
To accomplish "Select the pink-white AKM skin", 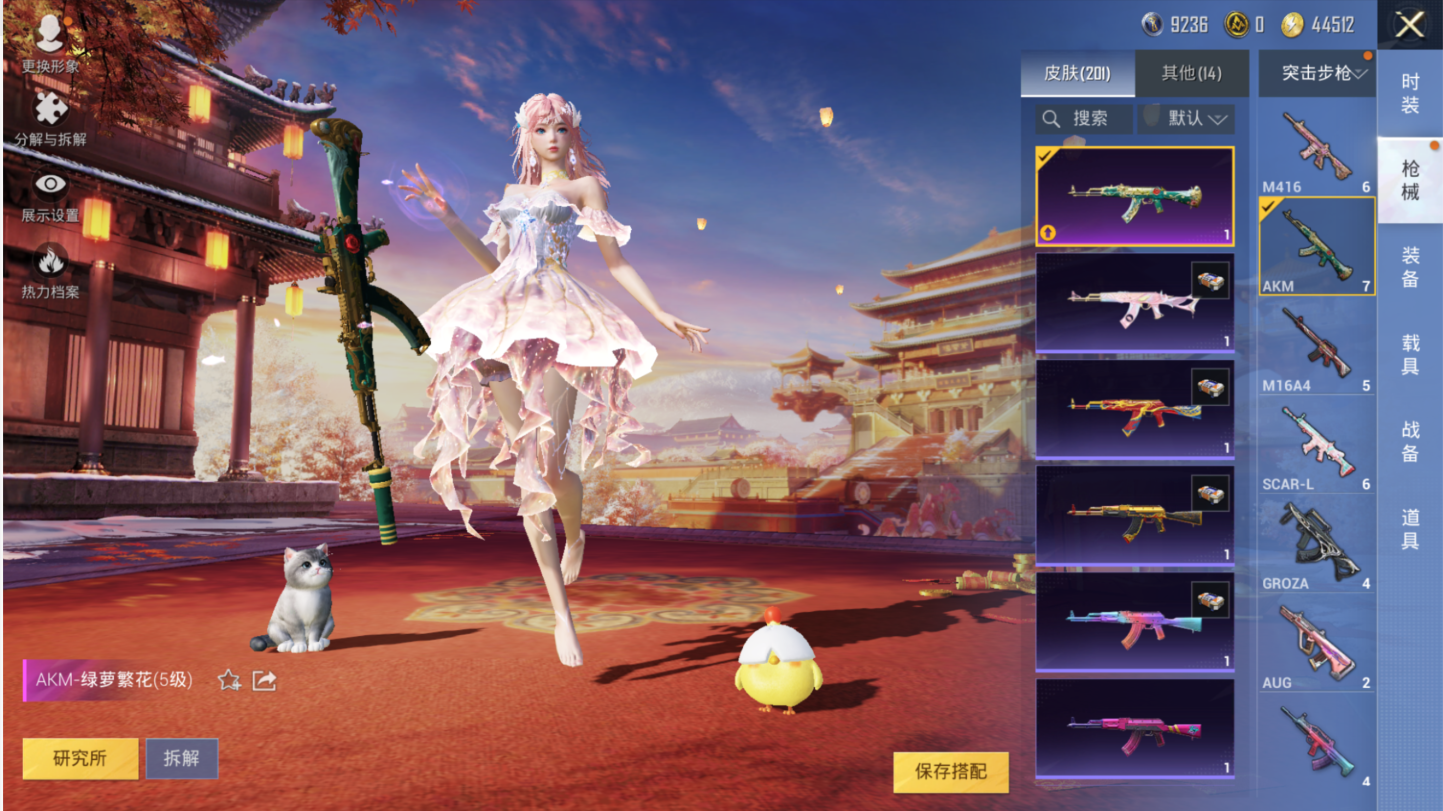I will click(1134, 302).
